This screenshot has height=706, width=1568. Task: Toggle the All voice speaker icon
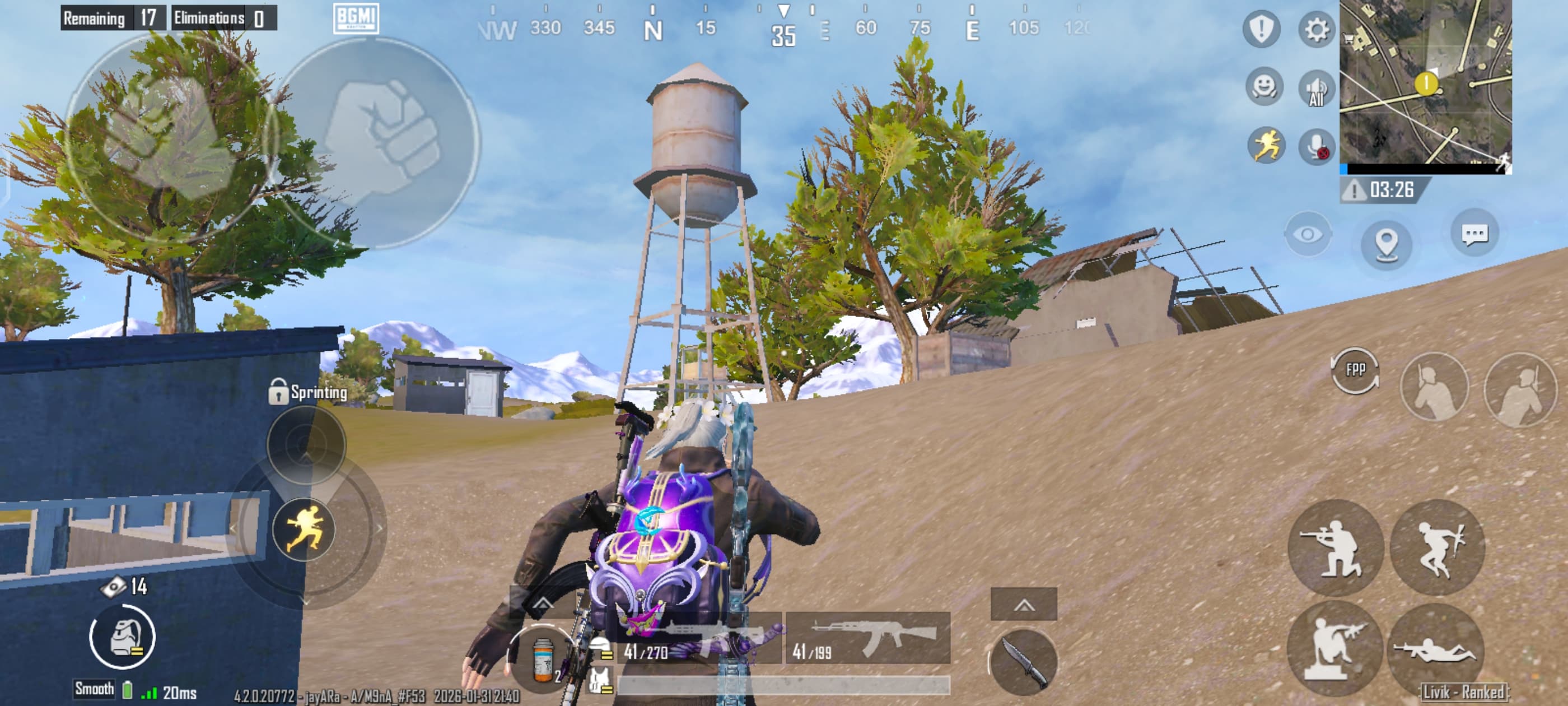tap(1315, 89)
